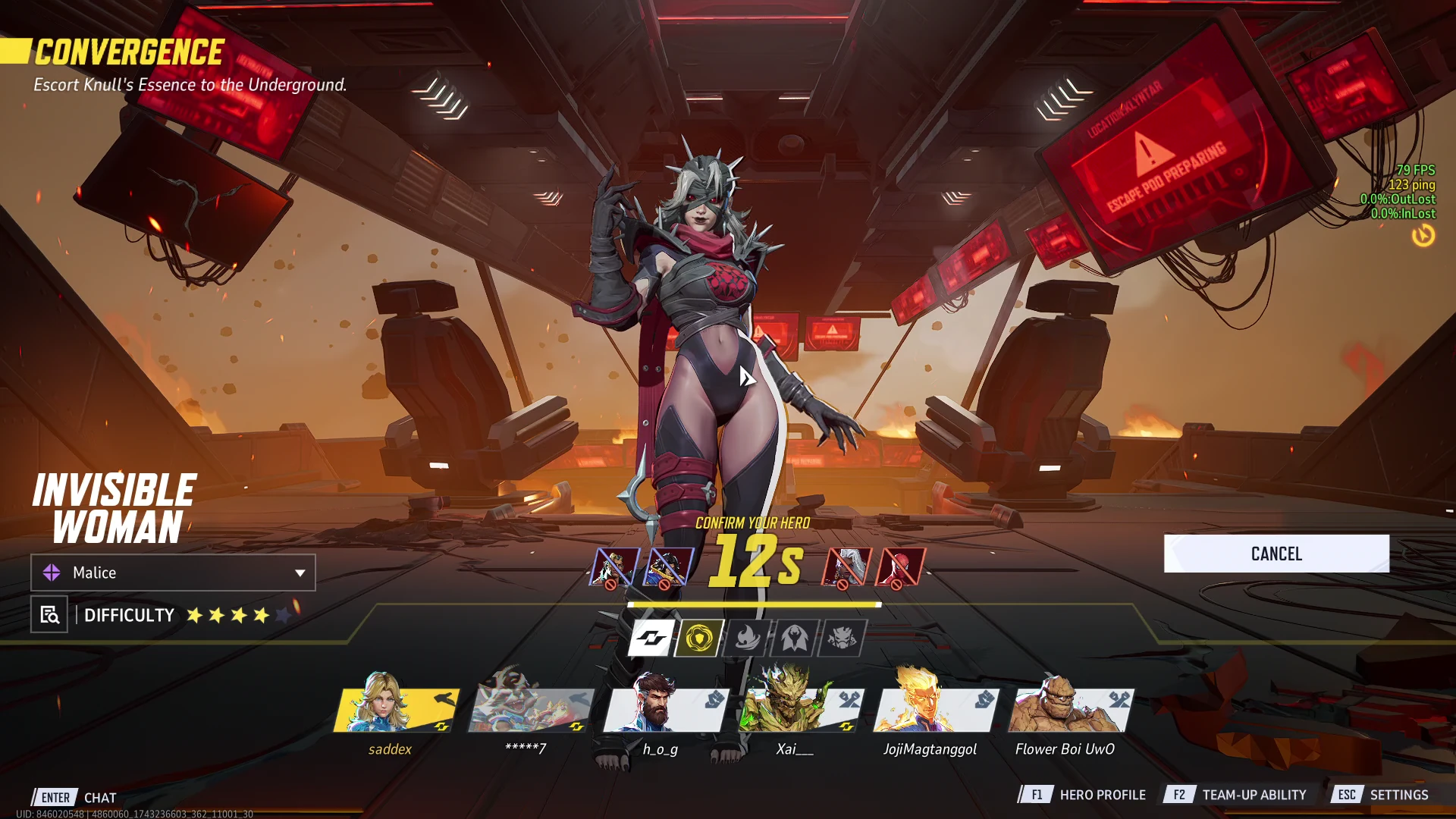The height and width of the screenshot is (819, 1456).
Task: Switch to the flame icon tab
Action: (747, 638)
